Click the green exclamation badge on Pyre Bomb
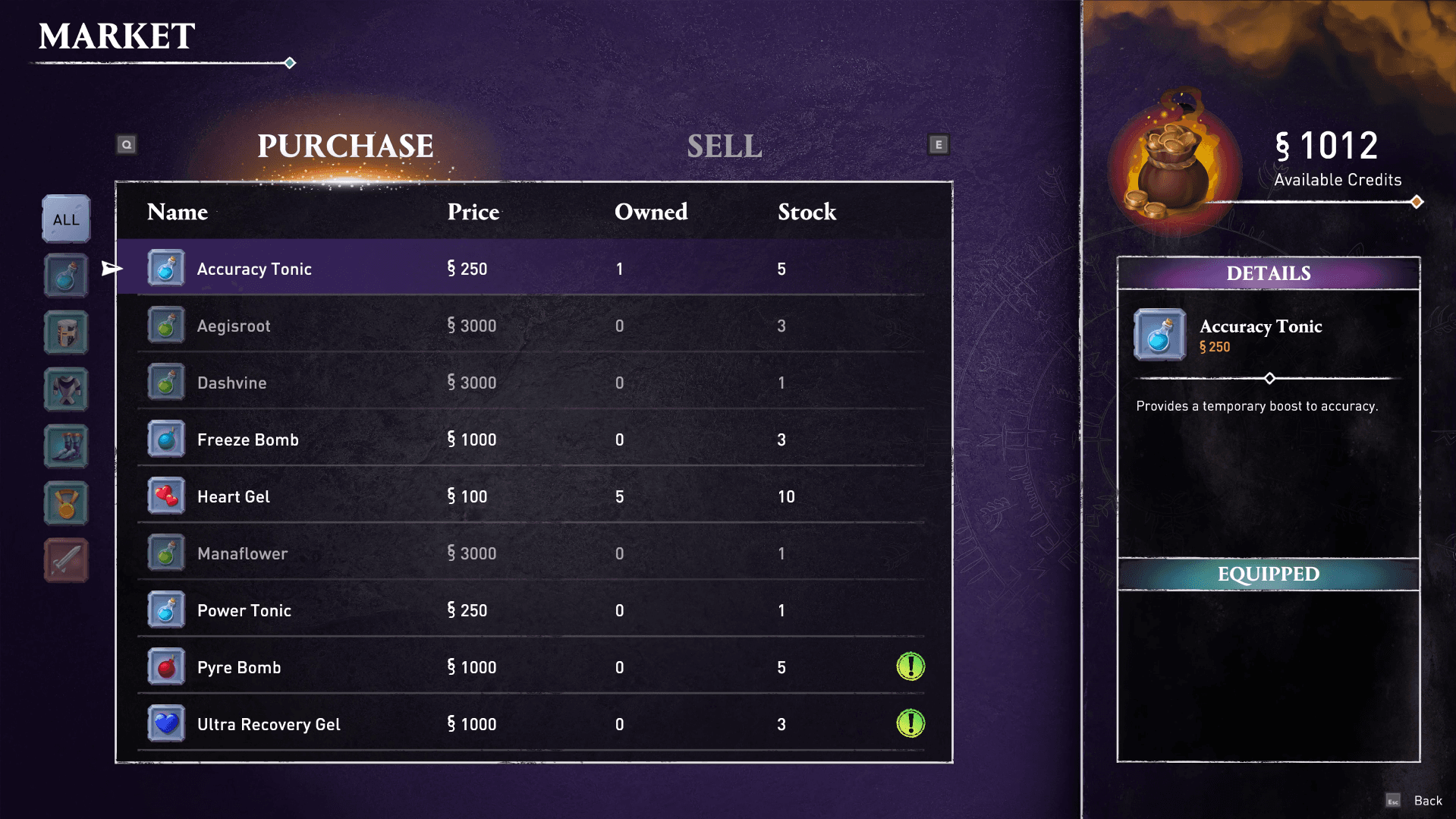 [910, 666]
